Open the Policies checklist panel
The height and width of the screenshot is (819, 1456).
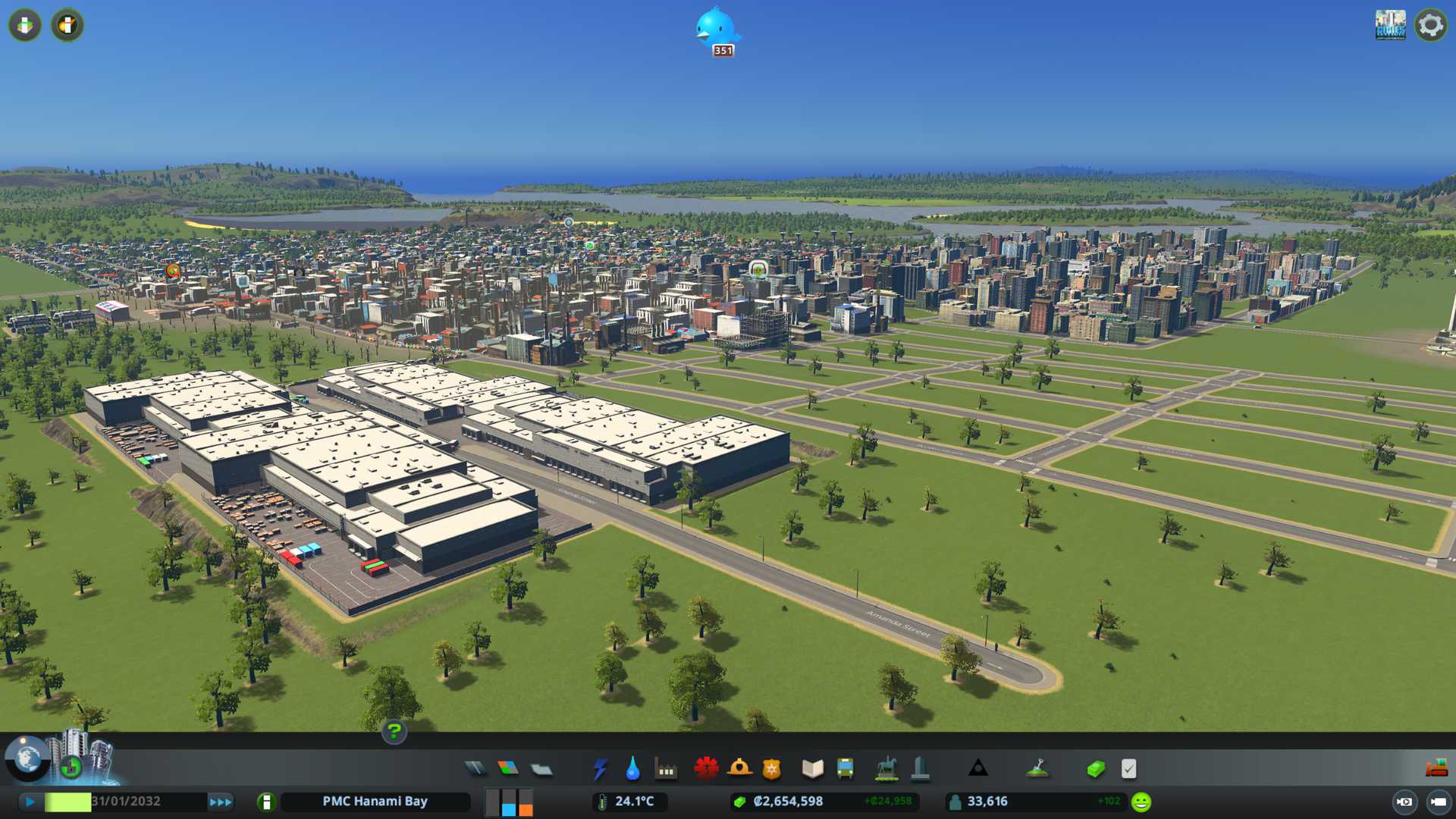[1128, 769]
